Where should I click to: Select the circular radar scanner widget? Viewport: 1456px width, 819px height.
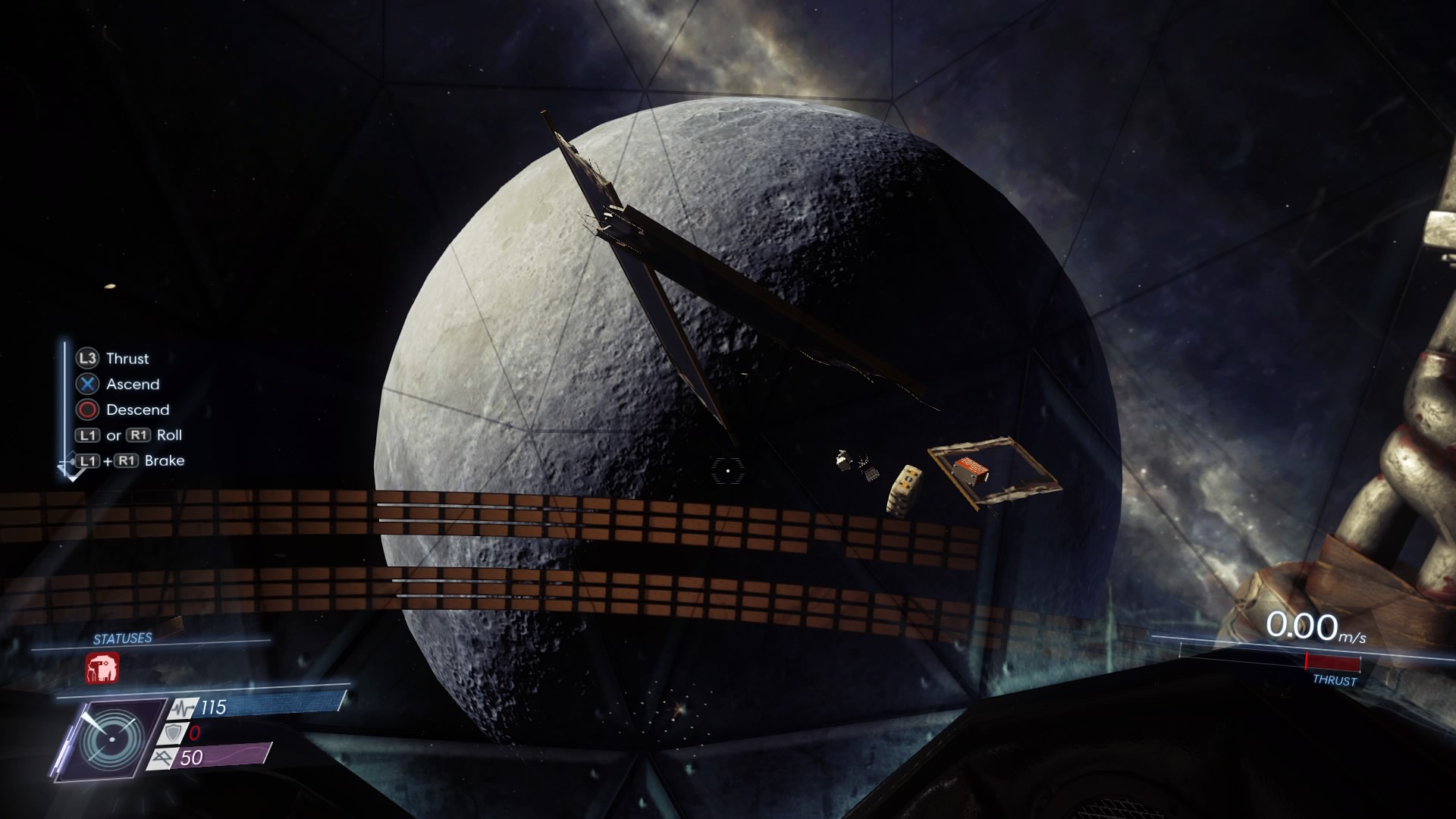tap(111, 739)
